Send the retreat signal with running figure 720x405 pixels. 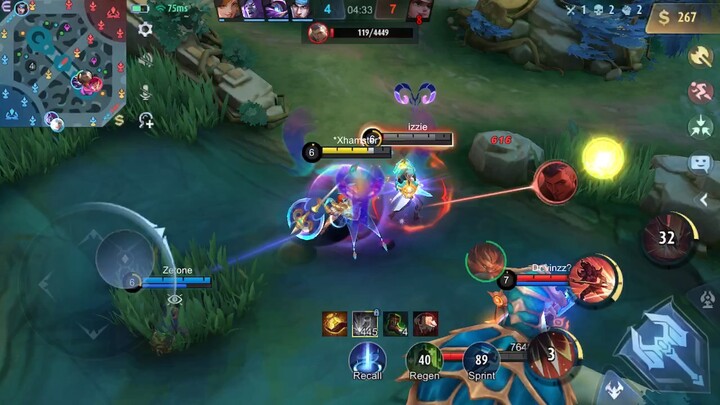700,92
